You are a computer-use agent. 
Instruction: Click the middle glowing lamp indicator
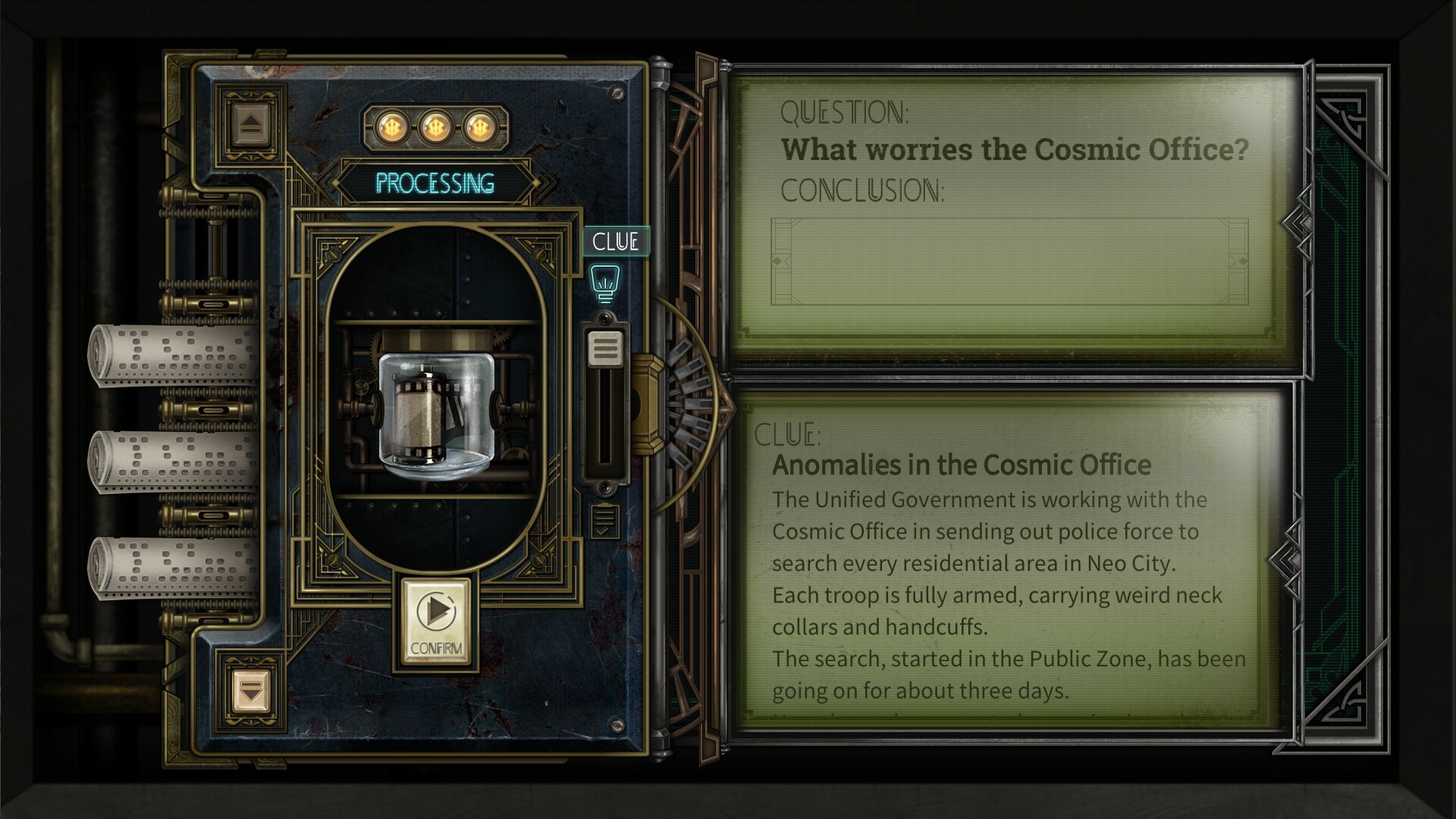tap(435, 129)
